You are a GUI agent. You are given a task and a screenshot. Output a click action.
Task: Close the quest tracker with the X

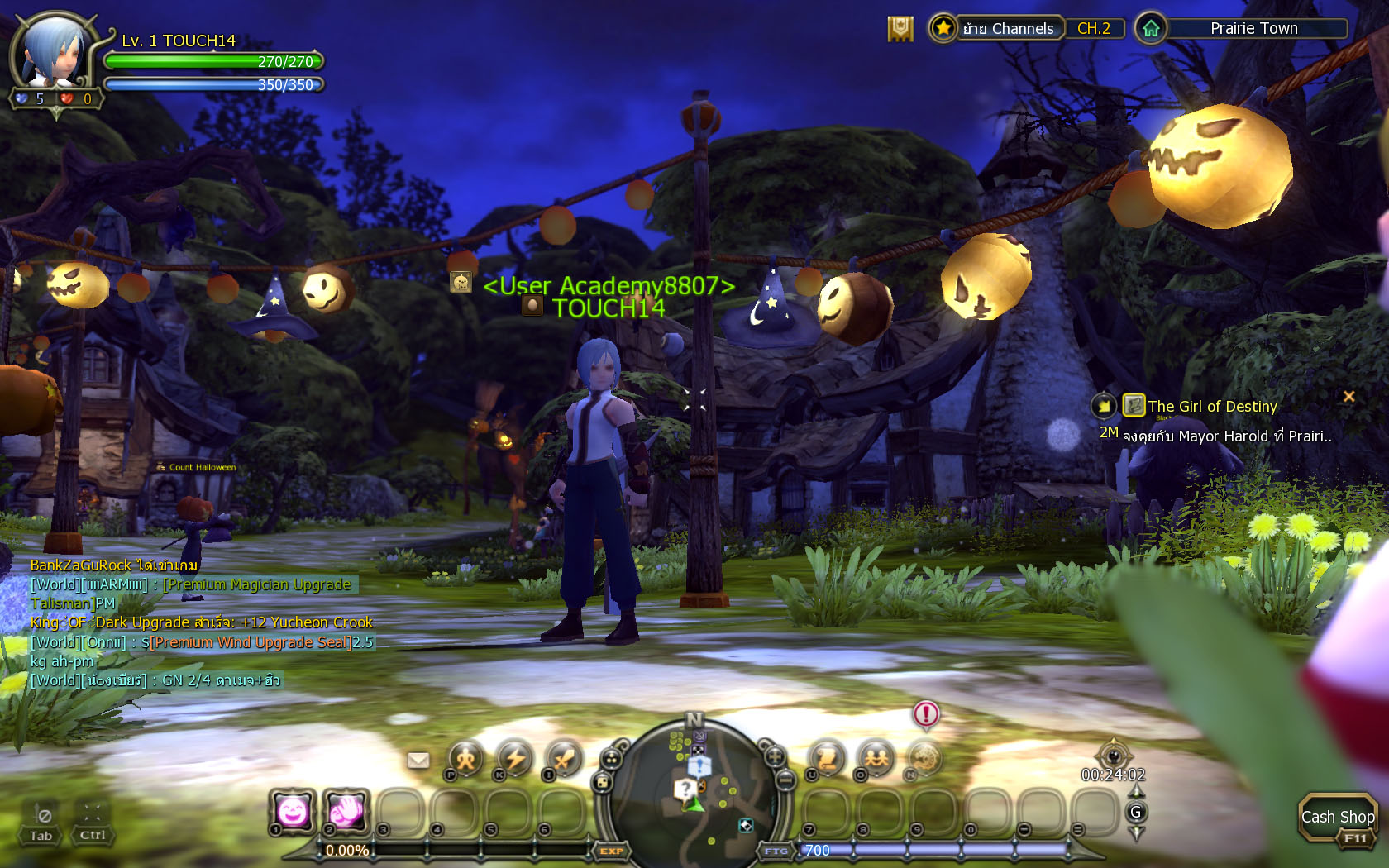click(x=1348, y=397)
